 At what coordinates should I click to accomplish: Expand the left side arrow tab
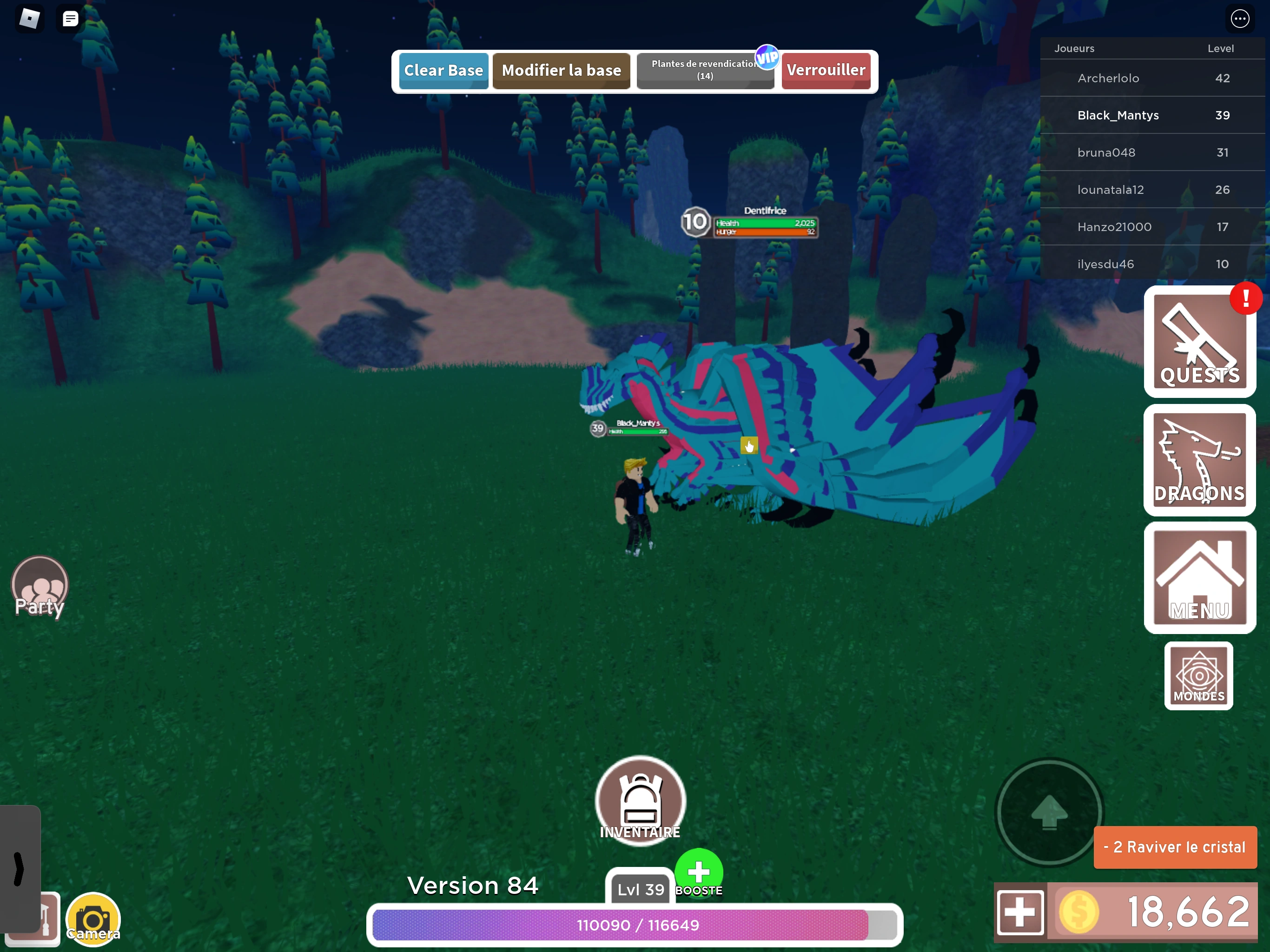[x=20, y=868]
